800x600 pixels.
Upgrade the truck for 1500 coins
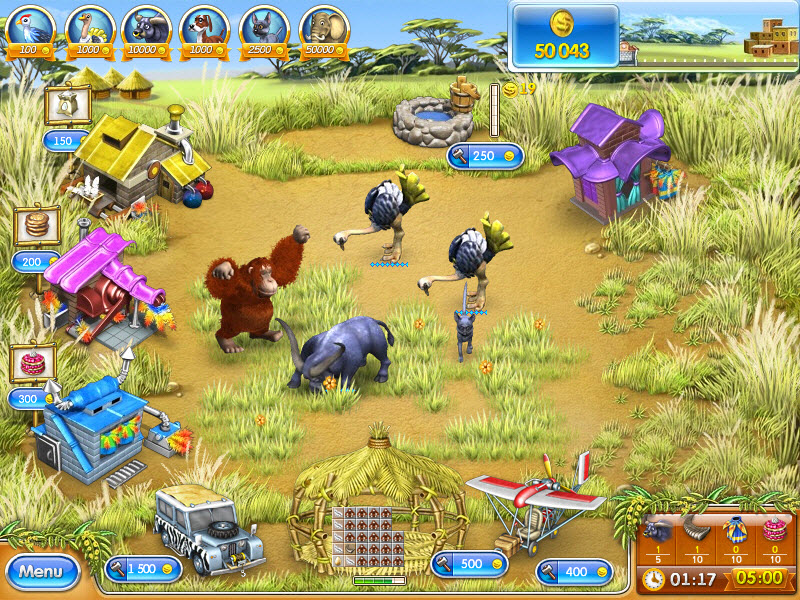[143, 569]
